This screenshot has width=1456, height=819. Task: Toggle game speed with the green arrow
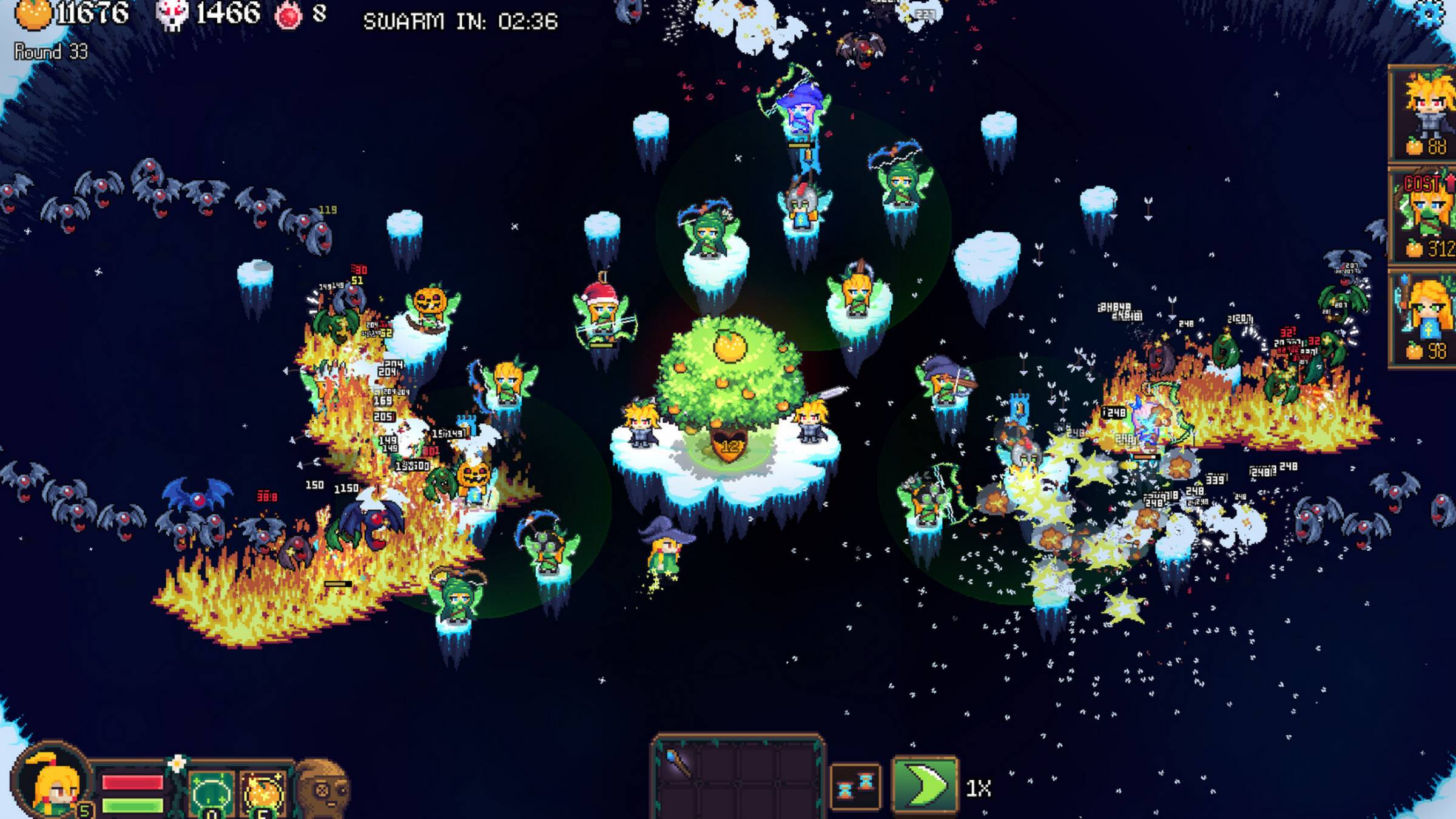coord(925,785)
